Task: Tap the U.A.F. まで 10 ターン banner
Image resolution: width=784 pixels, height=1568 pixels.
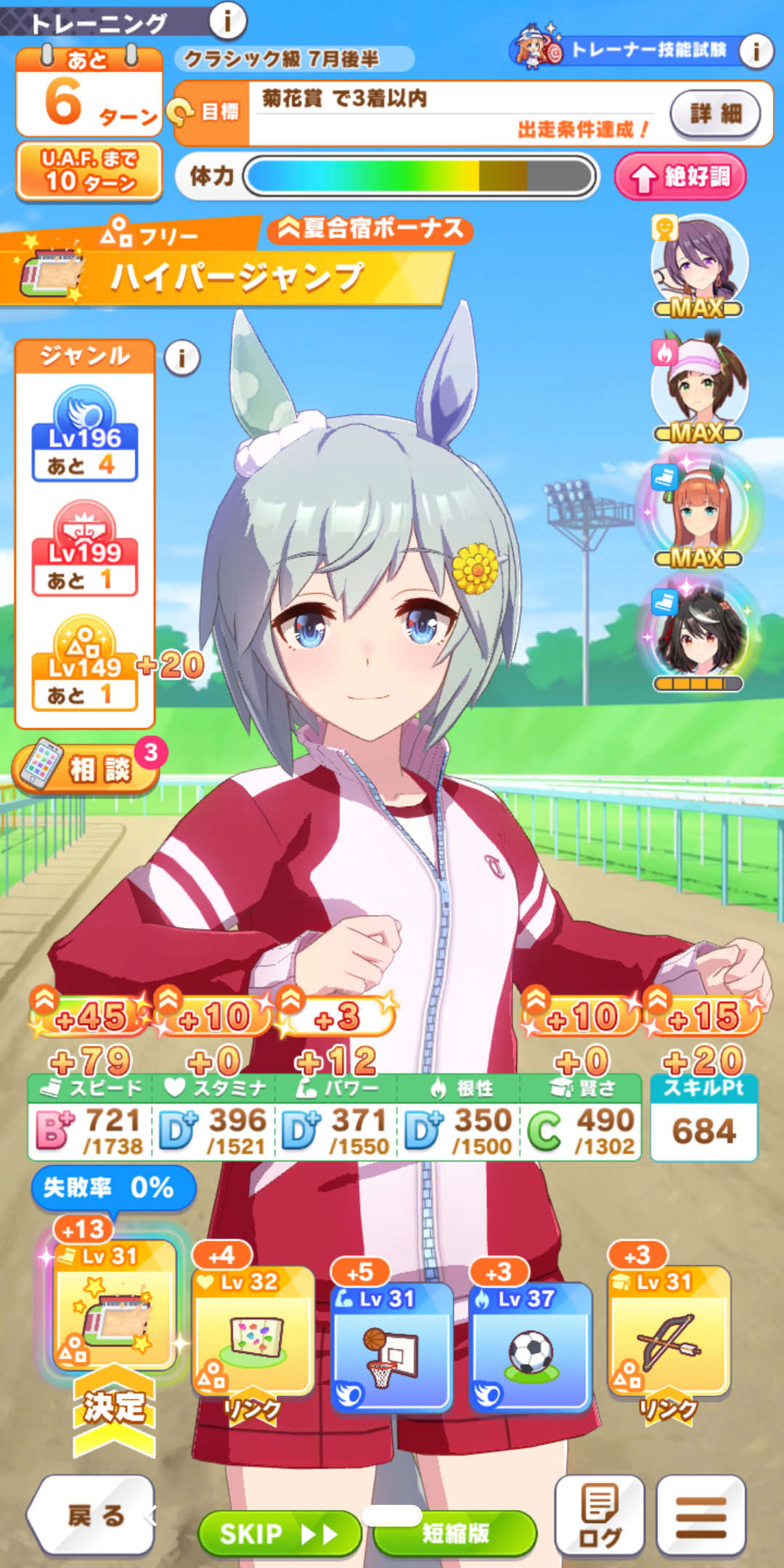Action: tap(89, 171)
